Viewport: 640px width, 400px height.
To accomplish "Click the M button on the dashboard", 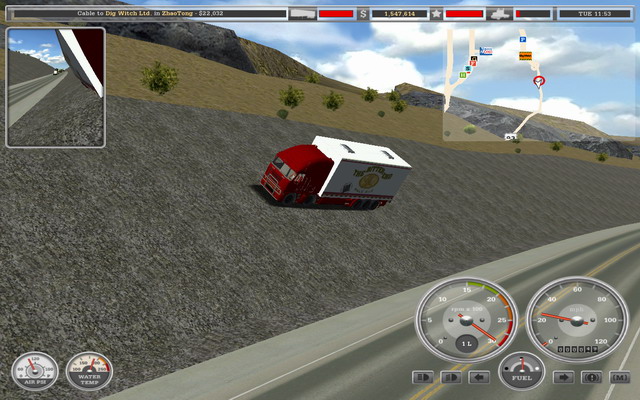I will point(620,377).
